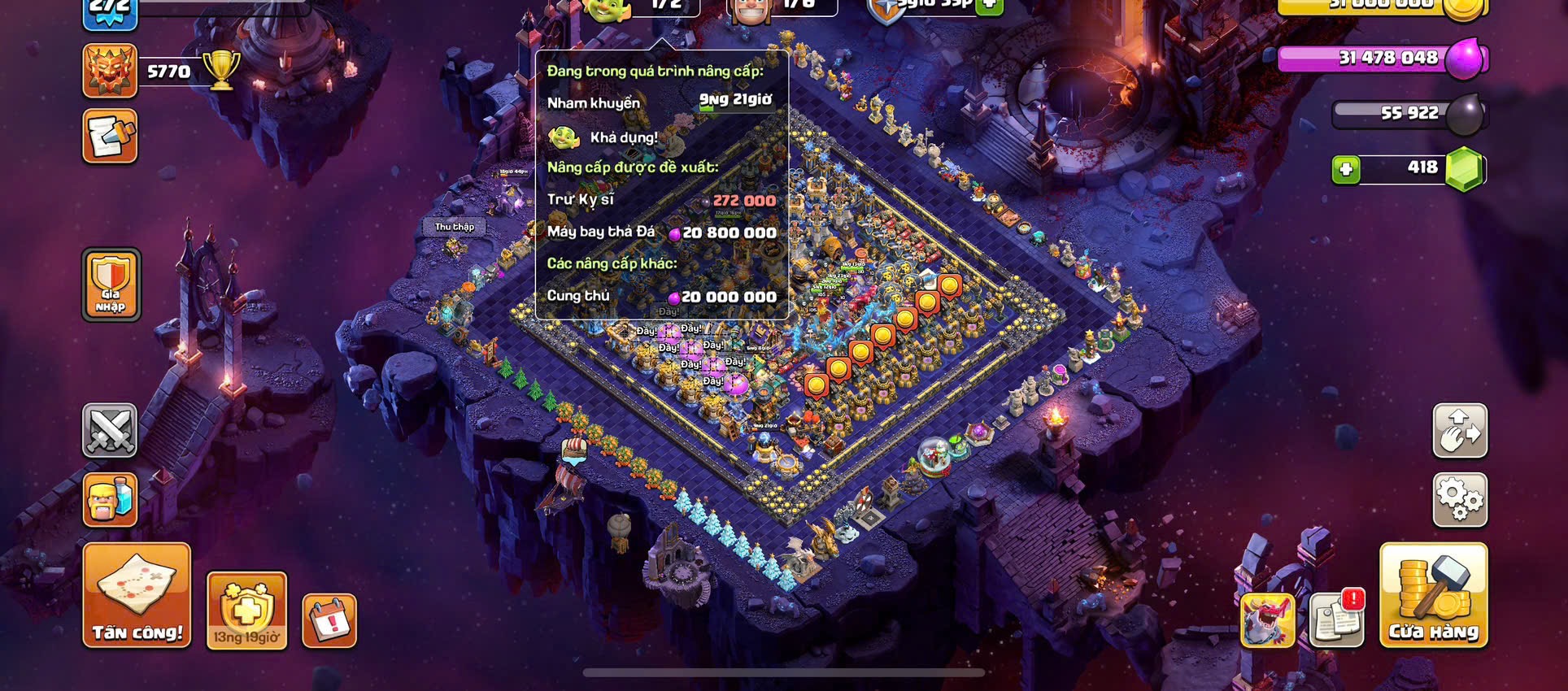The image size is (1568, 691).
Task: Open the Cửa Hàng shop
Action: [x=1433, y=595]
